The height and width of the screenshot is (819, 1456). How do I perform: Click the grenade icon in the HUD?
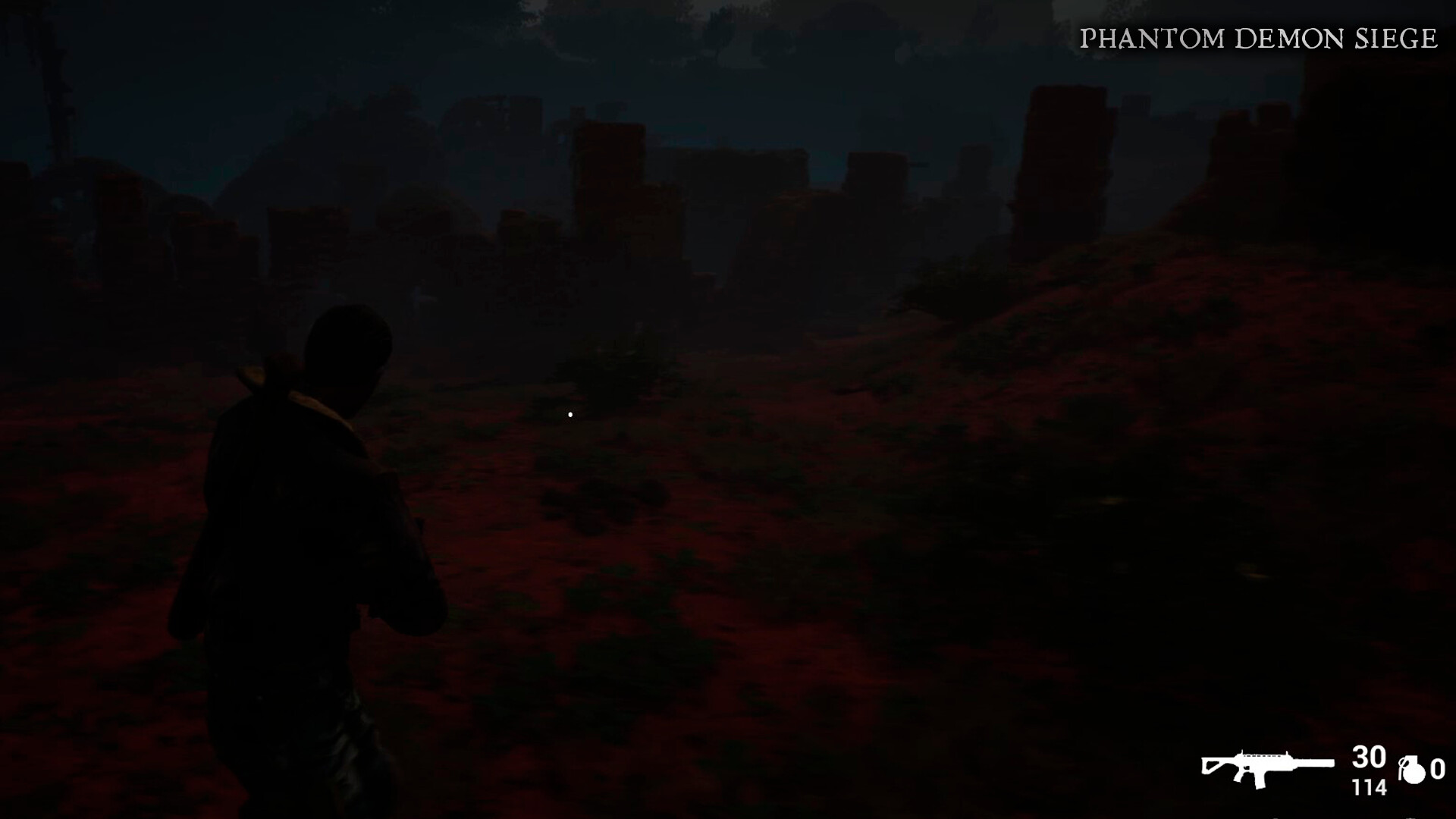[1414, 770]
